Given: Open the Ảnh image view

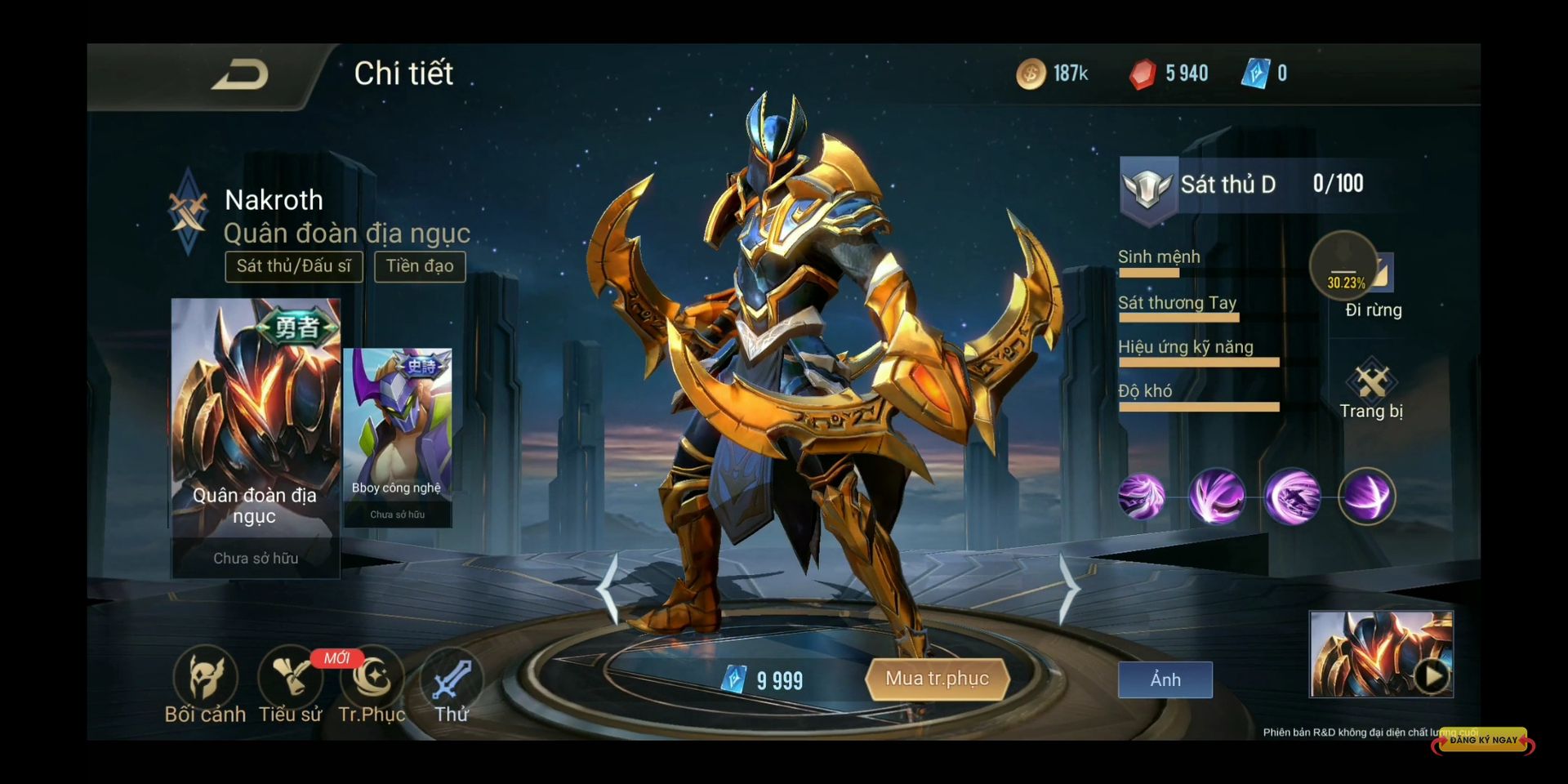Looking at the screenshot, I should coord(1165,679).
